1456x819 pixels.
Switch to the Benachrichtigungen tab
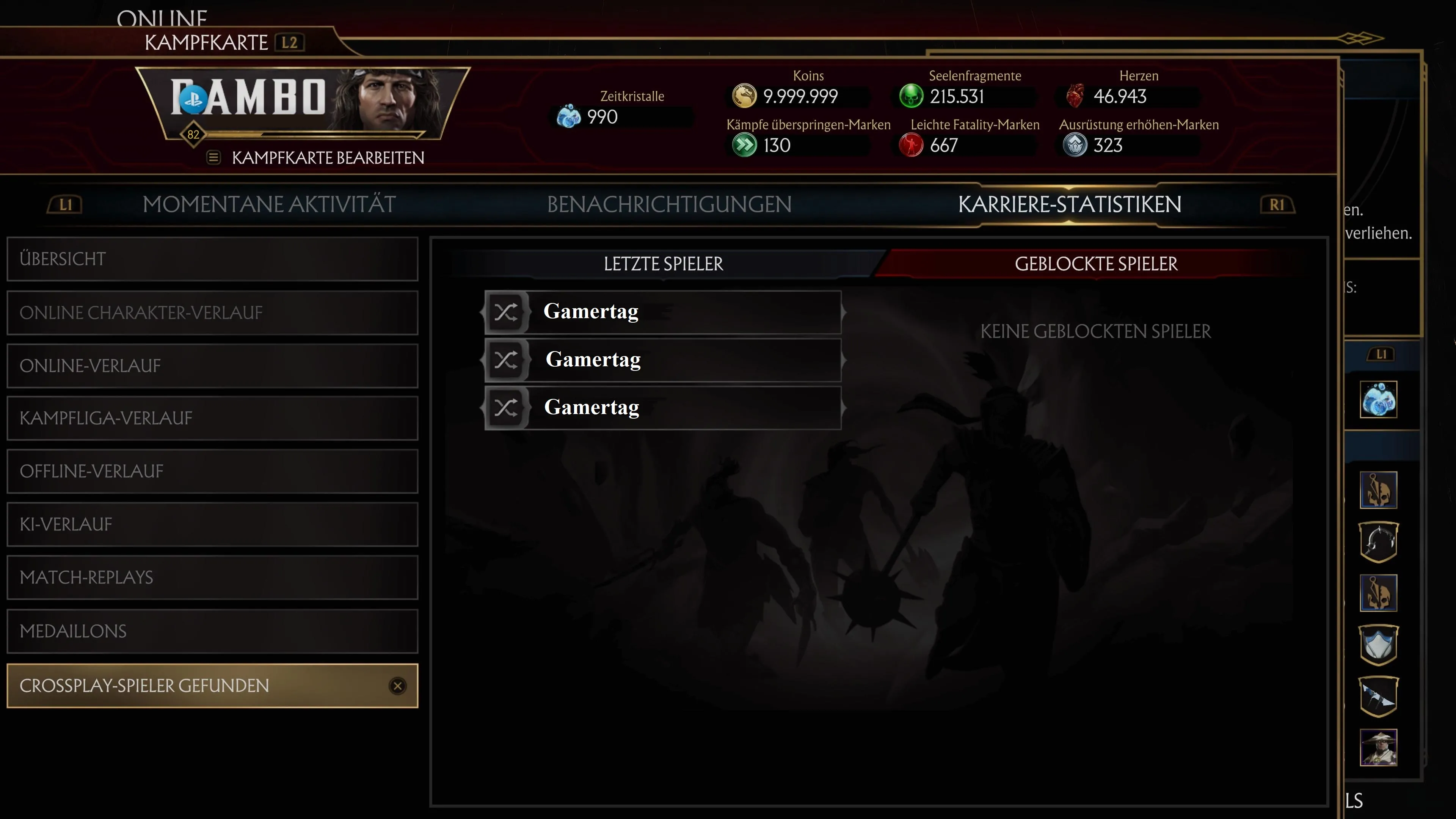click(669, 205)
